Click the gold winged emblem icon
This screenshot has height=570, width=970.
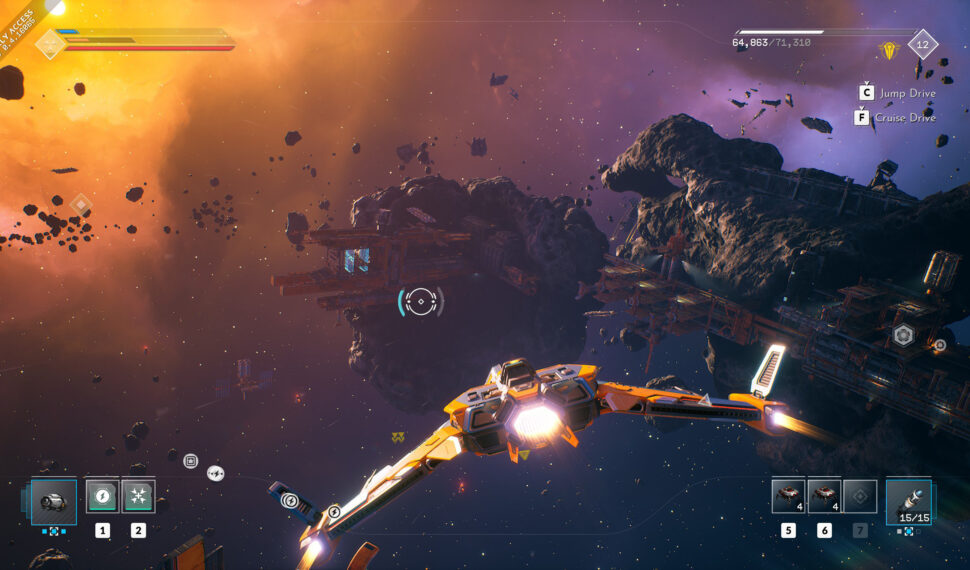[x=889, y=48]
